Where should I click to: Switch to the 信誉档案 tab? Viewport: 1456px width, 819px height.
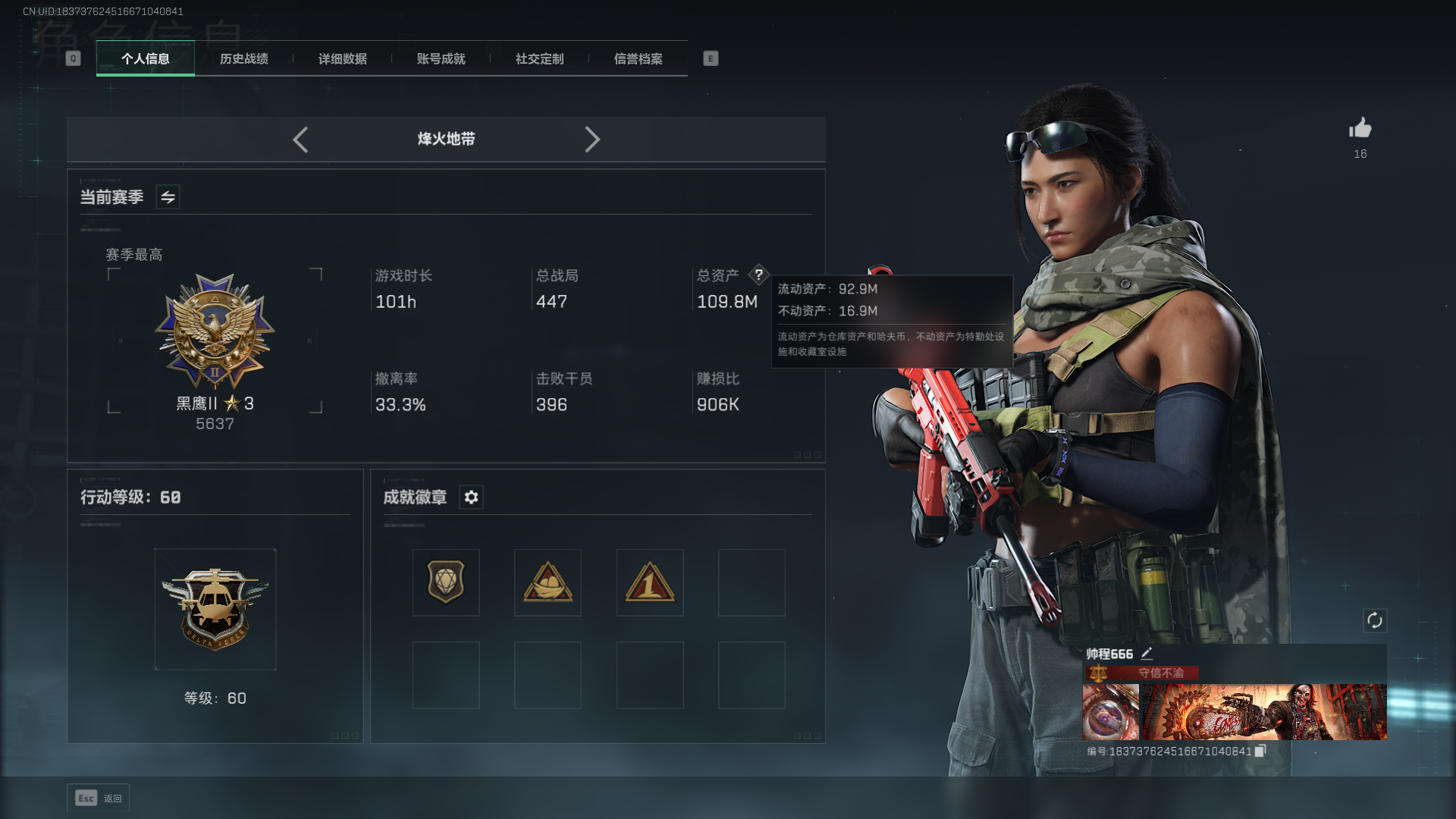pos(639,59)
